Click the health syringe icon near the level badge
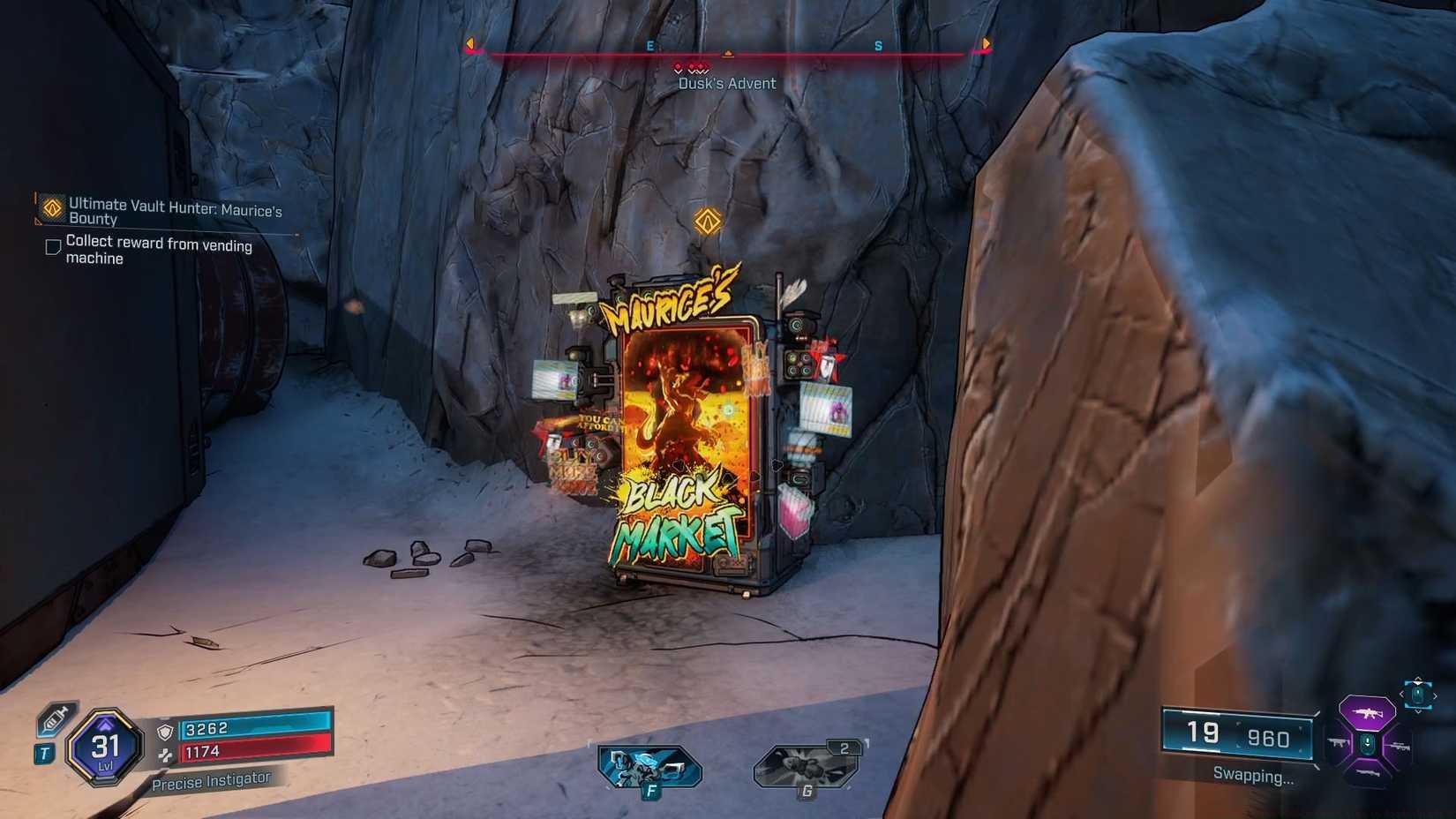The image size is (1456, 819). 53,719
